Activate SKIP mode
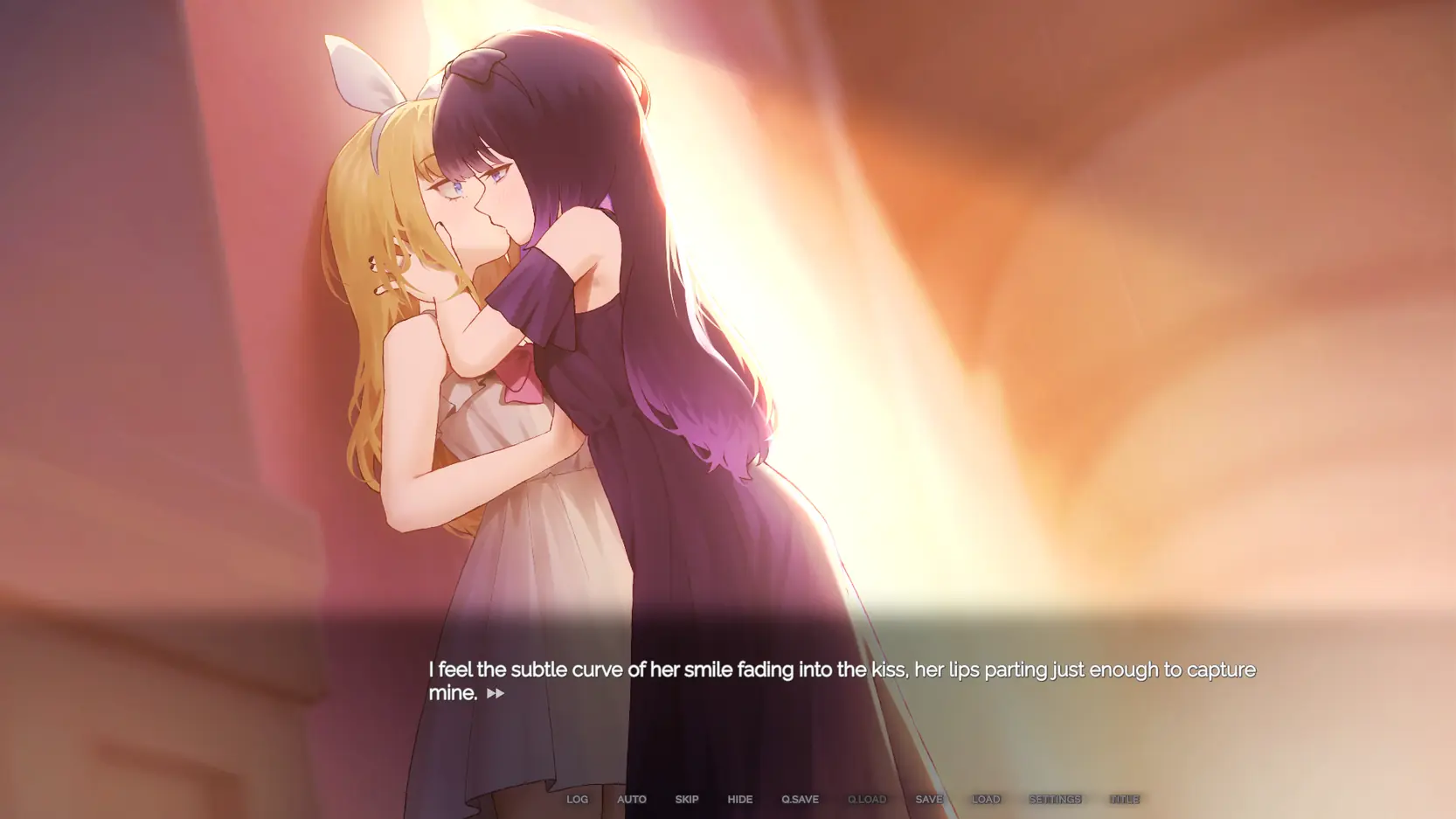Image resolution: width=1456 pixels, height=819 pixels. point(686,799)
